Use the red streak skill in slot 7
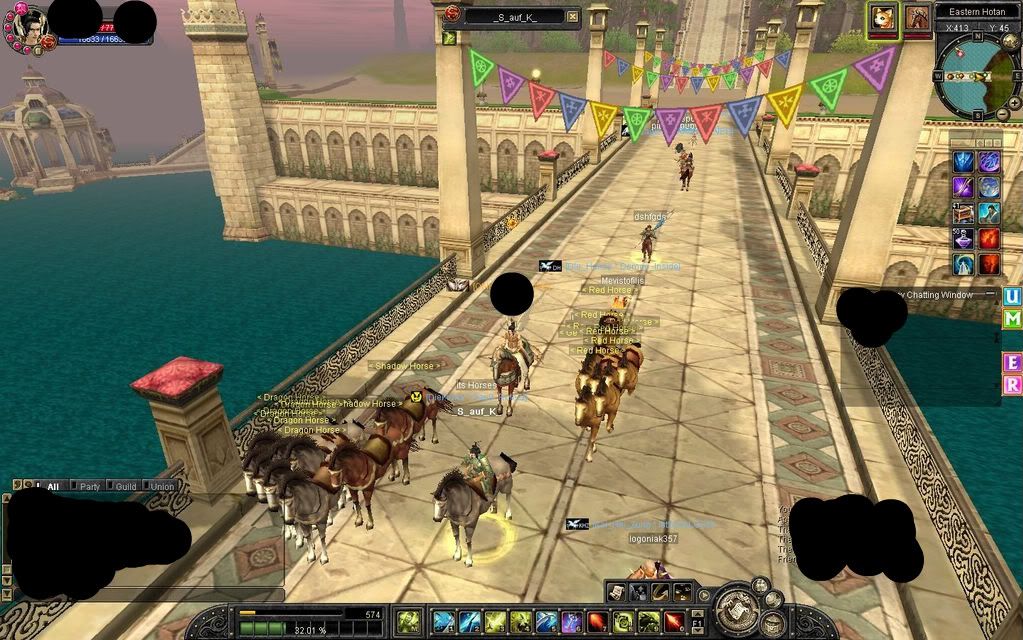The height and width of the screenshot is (640, 1023). (597, 621)
